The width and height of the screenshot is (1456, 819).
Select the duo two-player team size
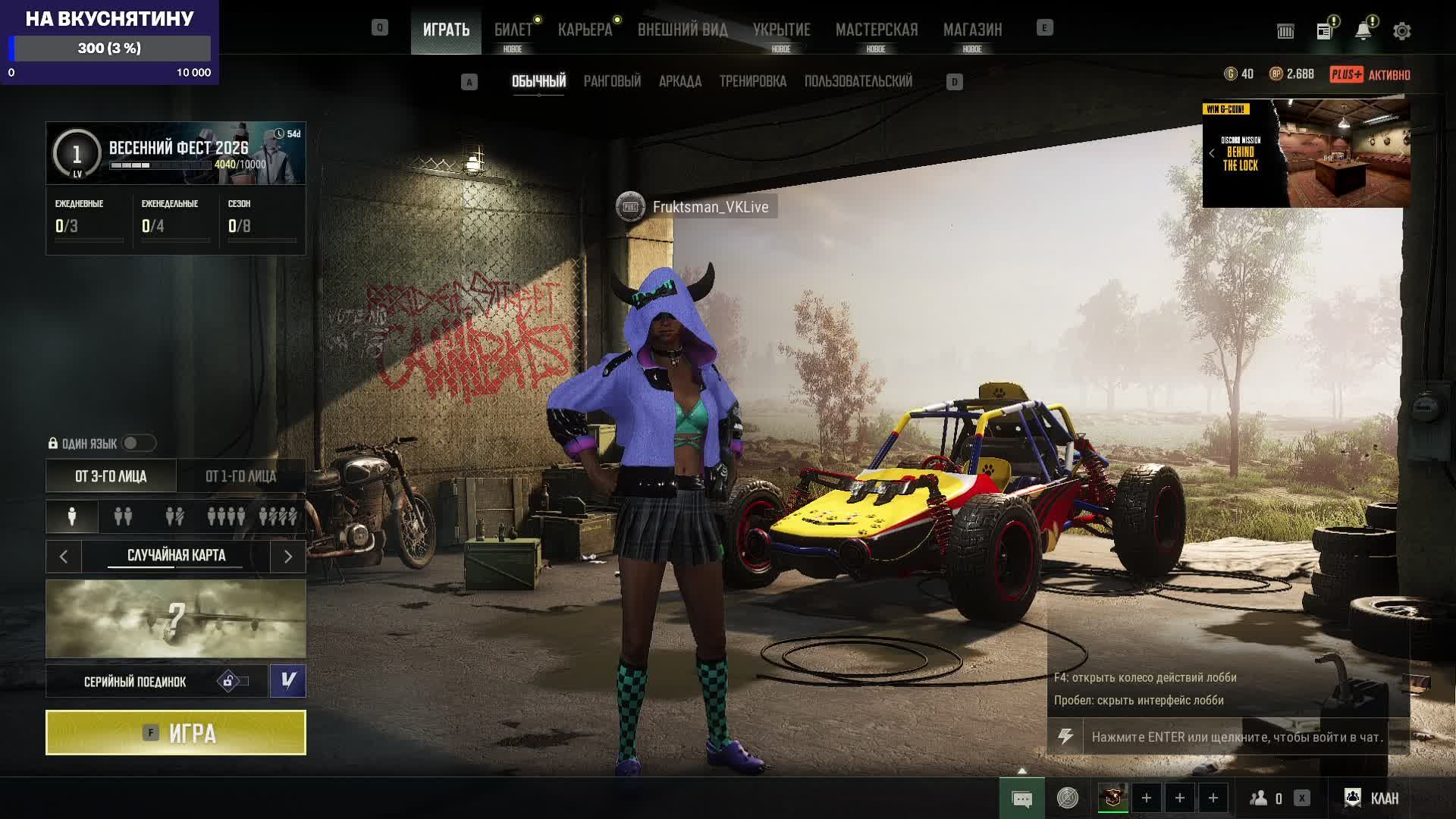123,517
